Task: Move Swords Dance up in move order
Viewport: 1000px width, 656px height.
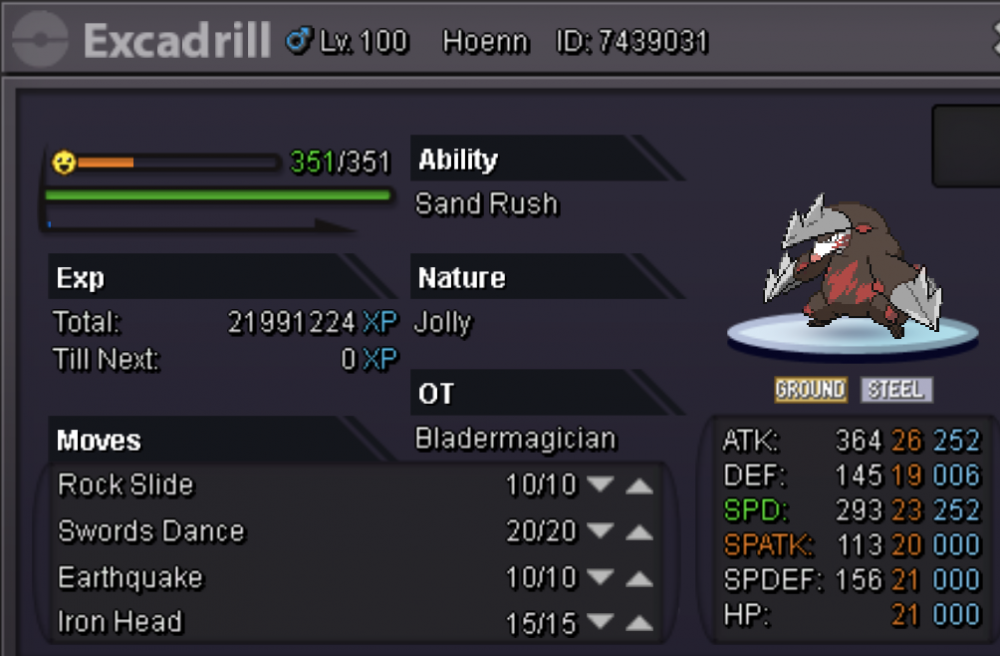Action: tap(639, 531)
